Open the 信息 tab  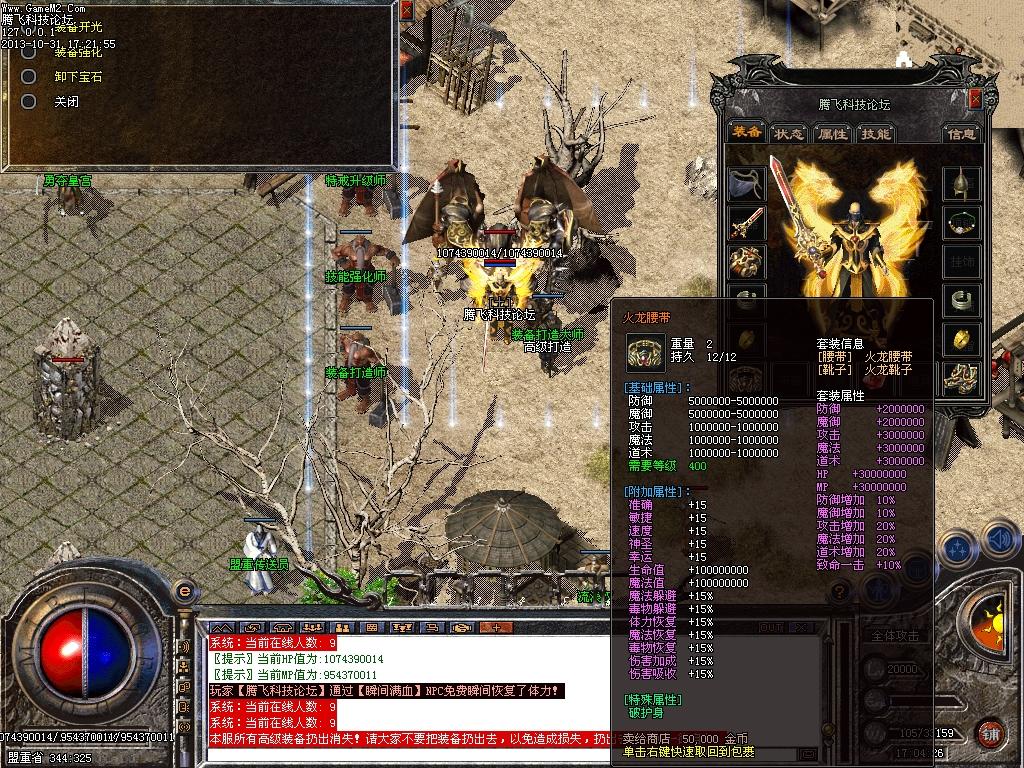click(x=962, y=133)
